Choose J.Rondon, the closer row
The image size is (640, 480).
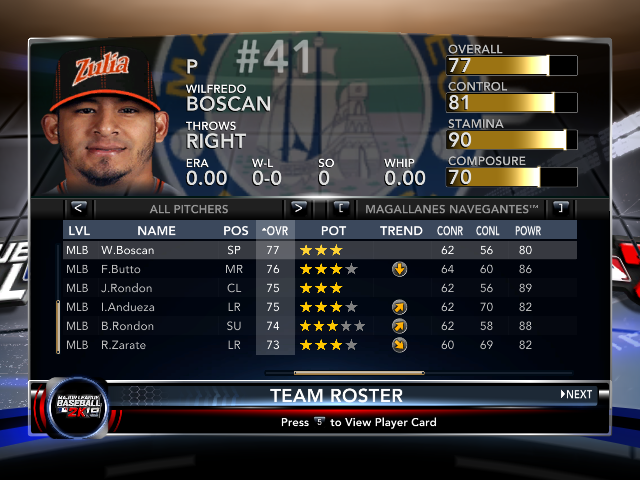[127, 288]
